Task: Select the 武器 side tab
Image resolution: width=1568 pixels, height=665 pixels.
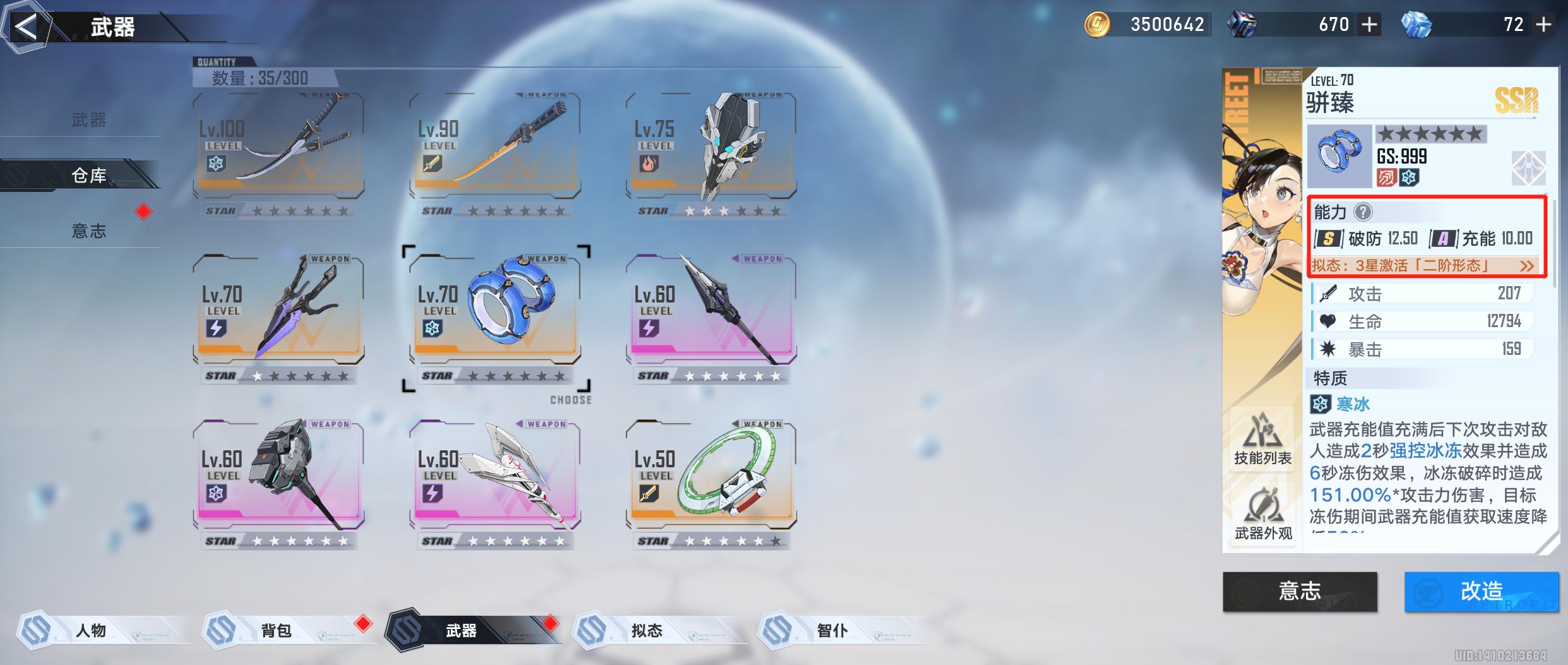Action: pyautogui.click(x=88, y=119)
